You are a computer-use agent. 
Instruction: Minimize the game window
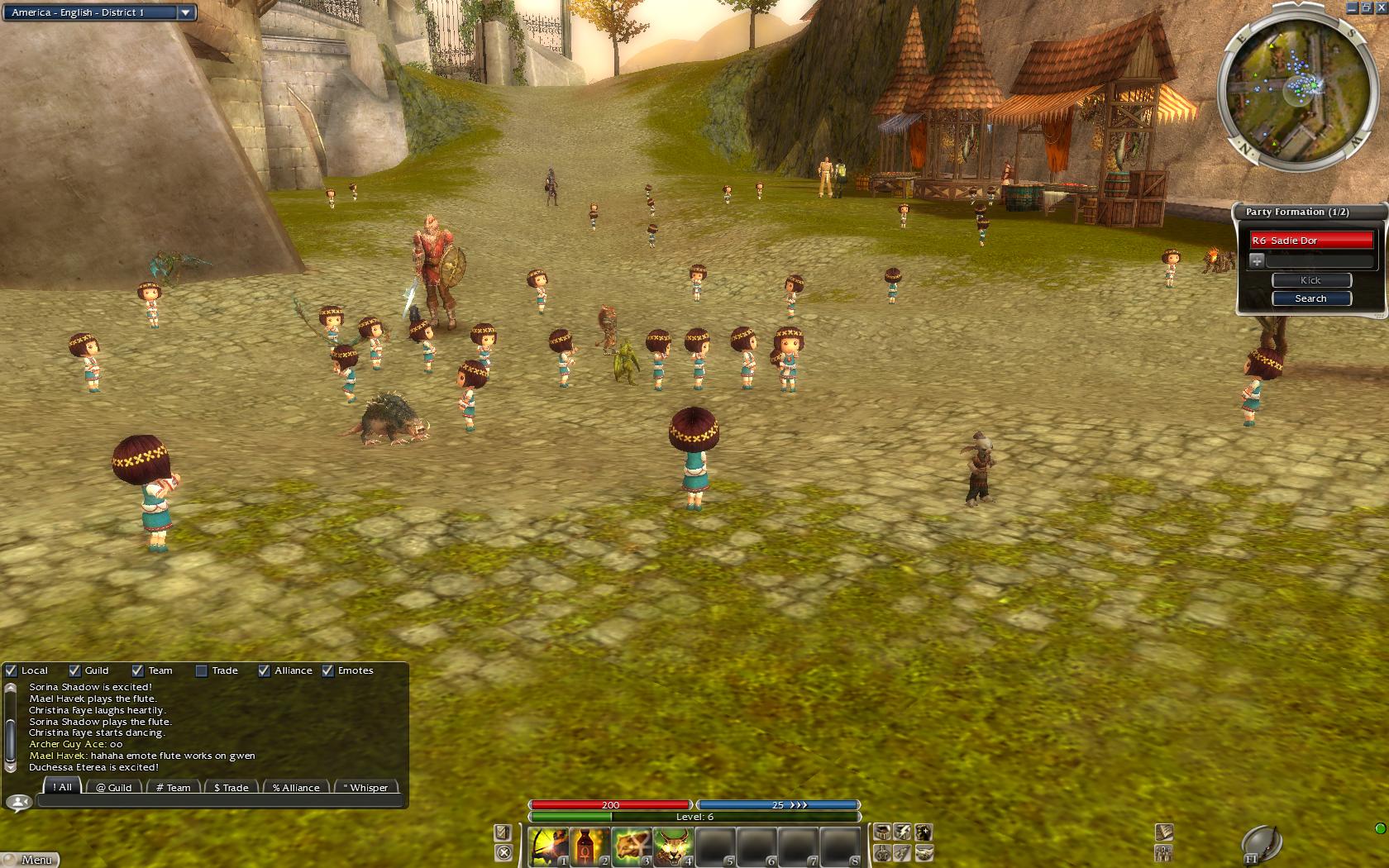[x=1352, y=7]
